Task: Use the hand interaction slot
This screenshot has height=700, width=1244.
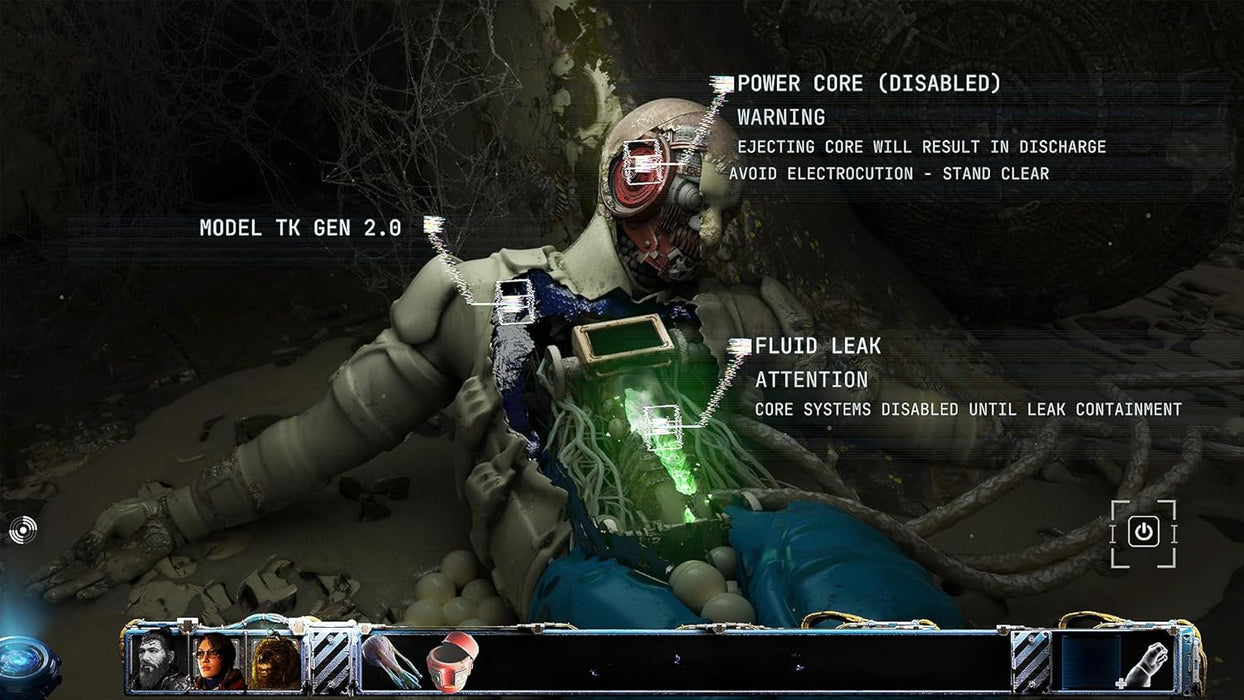Action: [x=1145, y=662]
